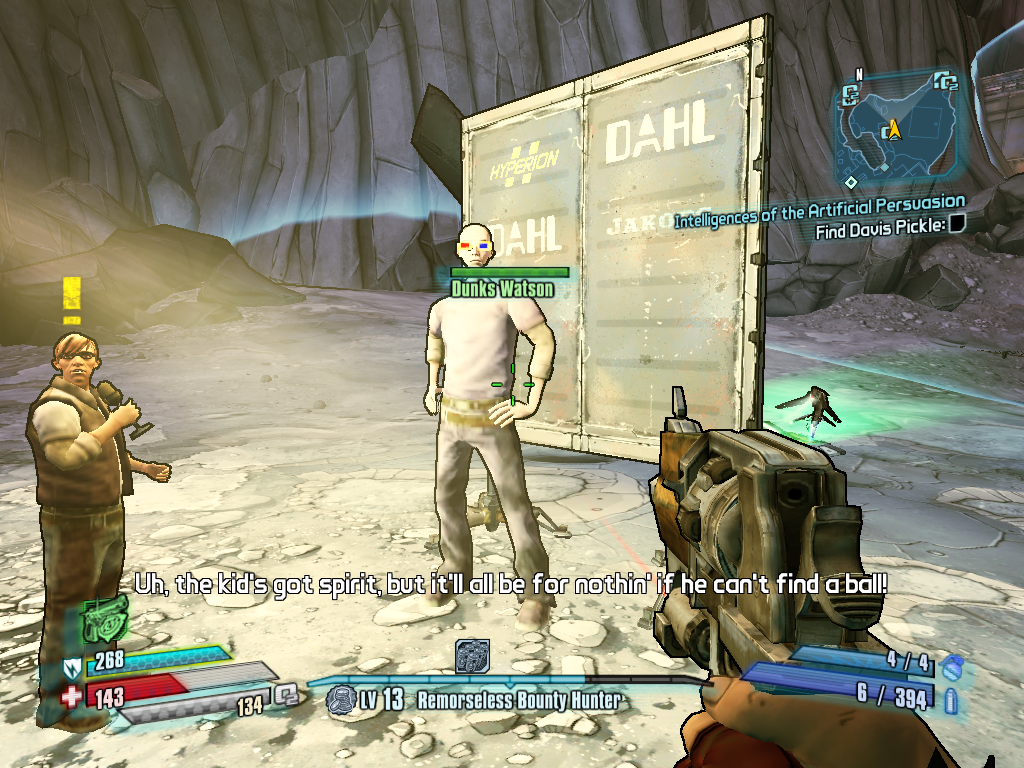
Task: Click the red cross health icon
Action: [71, 695]
